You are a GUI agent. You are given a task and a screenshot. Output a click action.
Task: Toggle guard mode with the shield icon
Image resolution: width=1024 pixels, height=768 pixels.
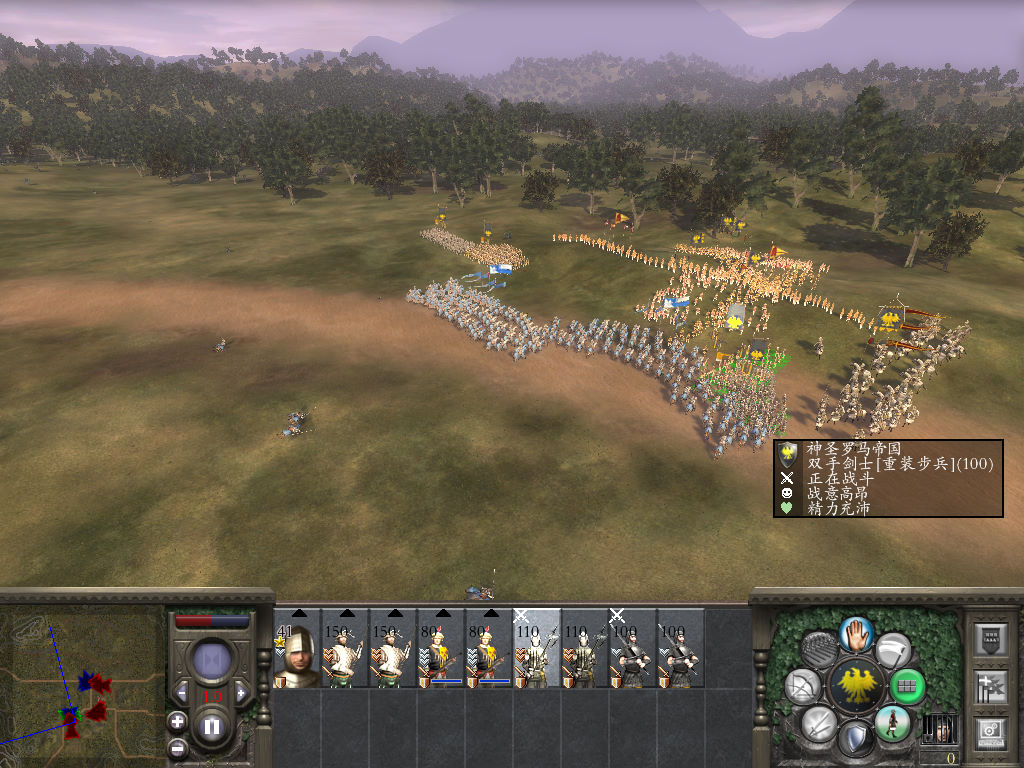(856, 740)
